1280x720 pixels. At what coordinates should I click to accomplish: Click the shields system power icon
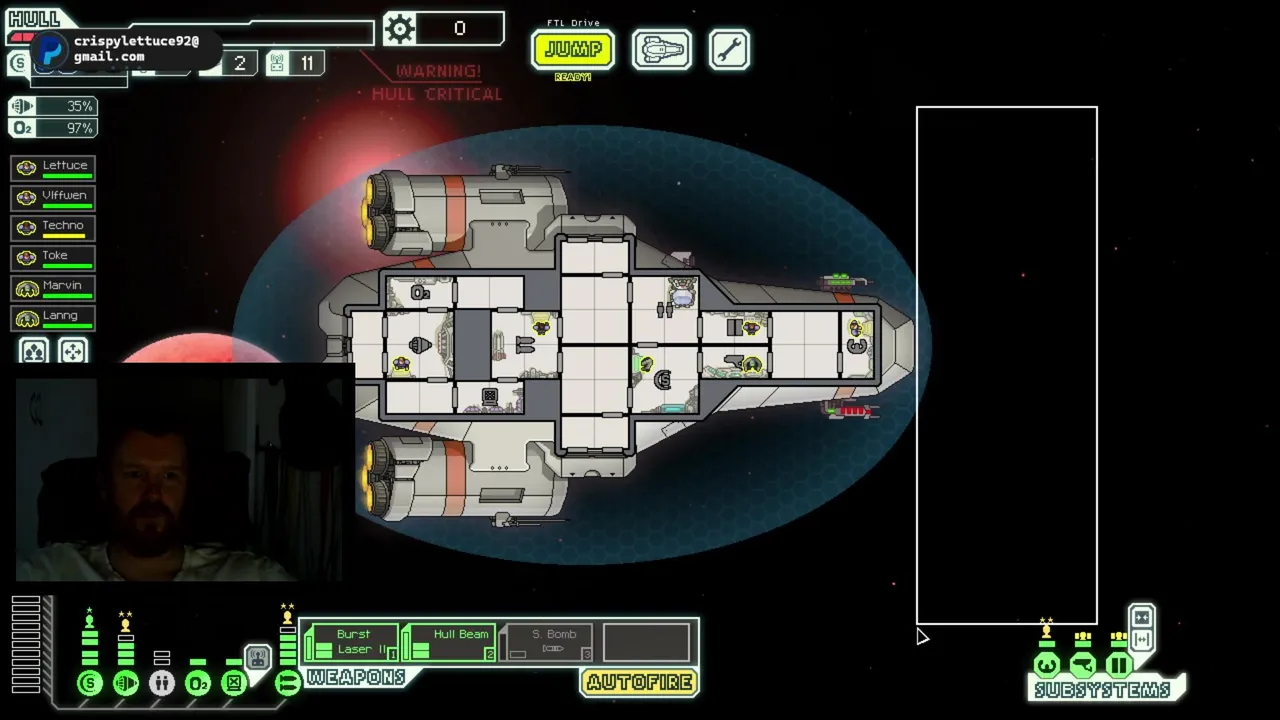pos(90,684)
